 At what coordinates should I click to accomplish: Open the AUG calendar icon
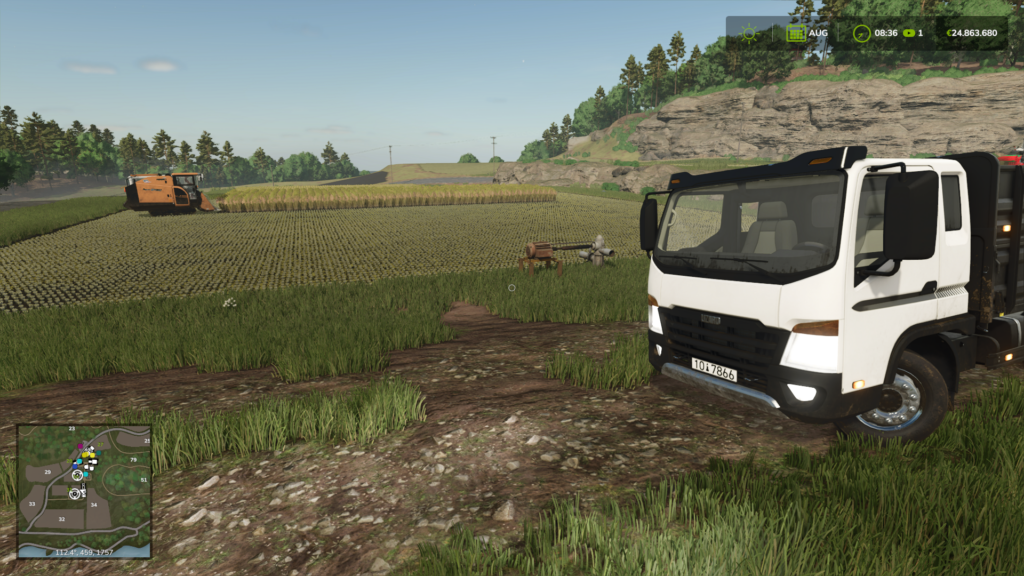796,33
